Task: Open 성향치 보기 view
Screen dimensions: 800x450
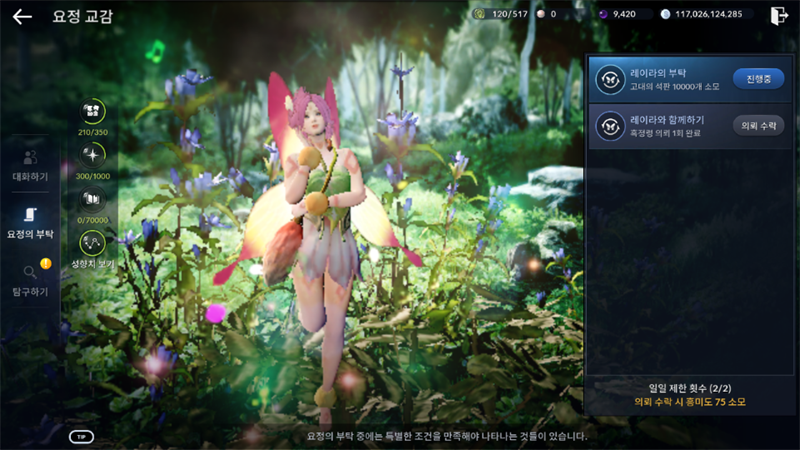Action: tap(92, 248)
